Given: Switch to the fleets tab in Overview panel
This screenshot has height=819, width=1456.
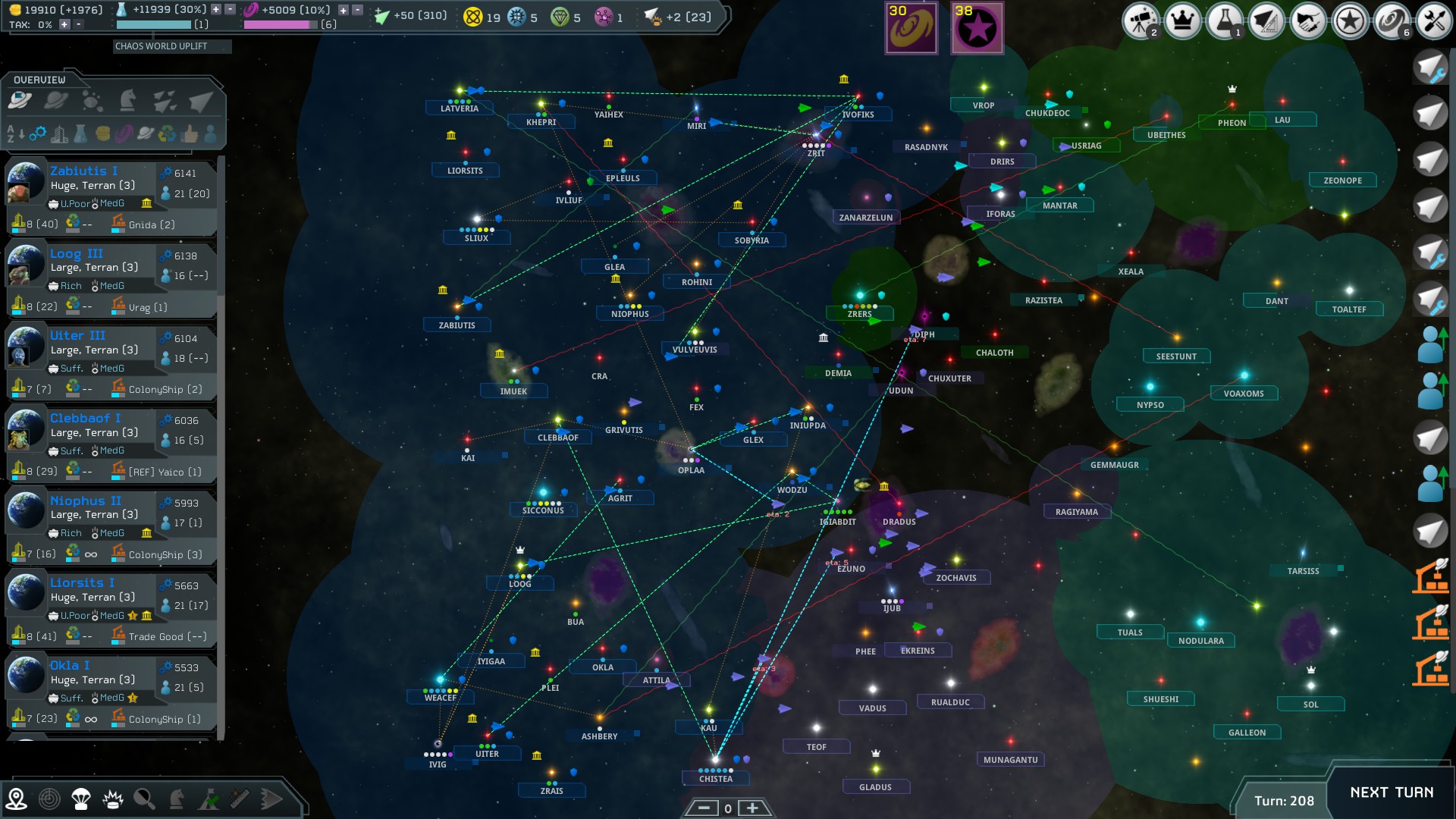Looking at the screenshot, I should [164, 101].
